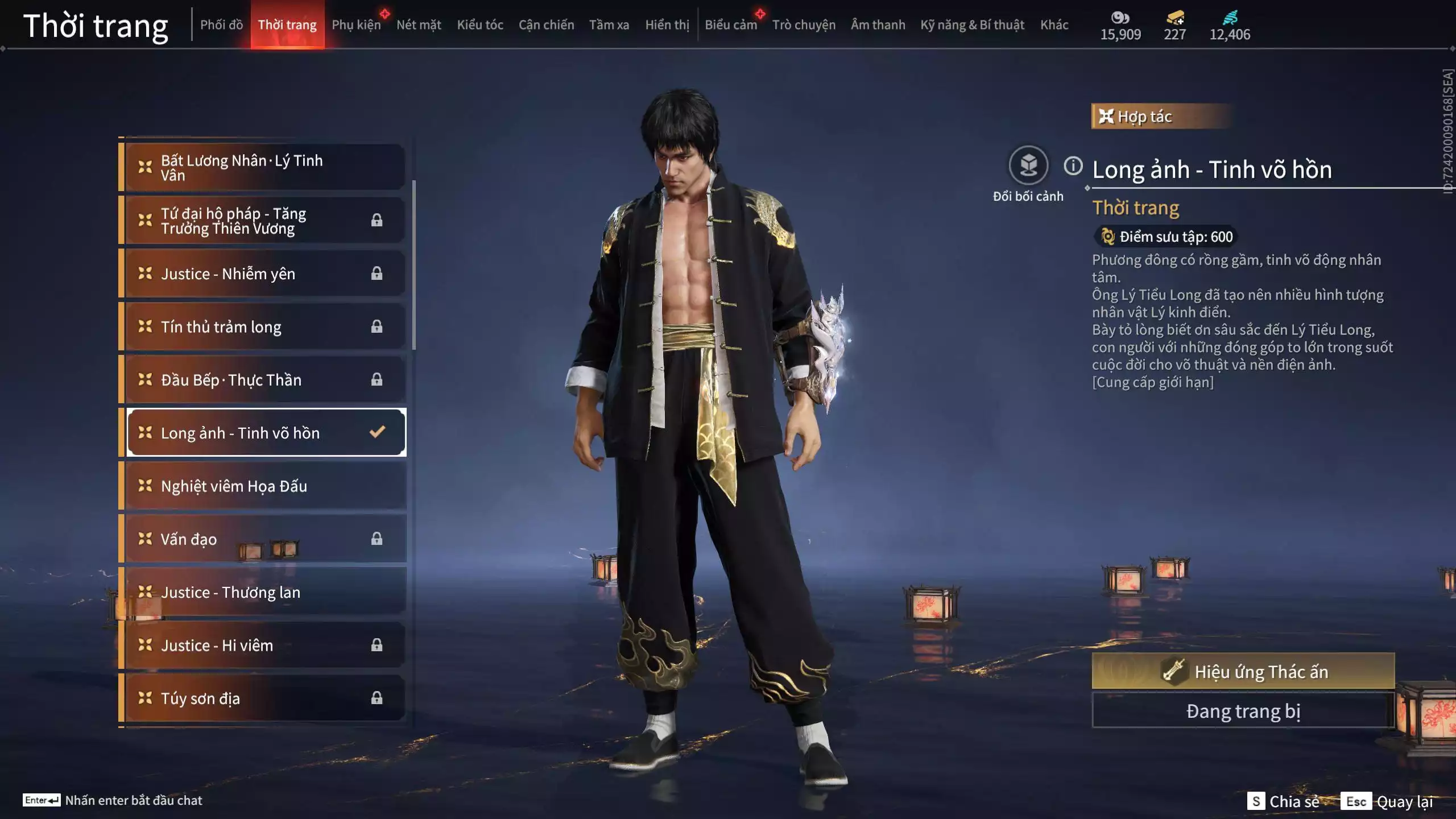
Task: Switch to the Biểu cảm tab
Action: point(731,25)
